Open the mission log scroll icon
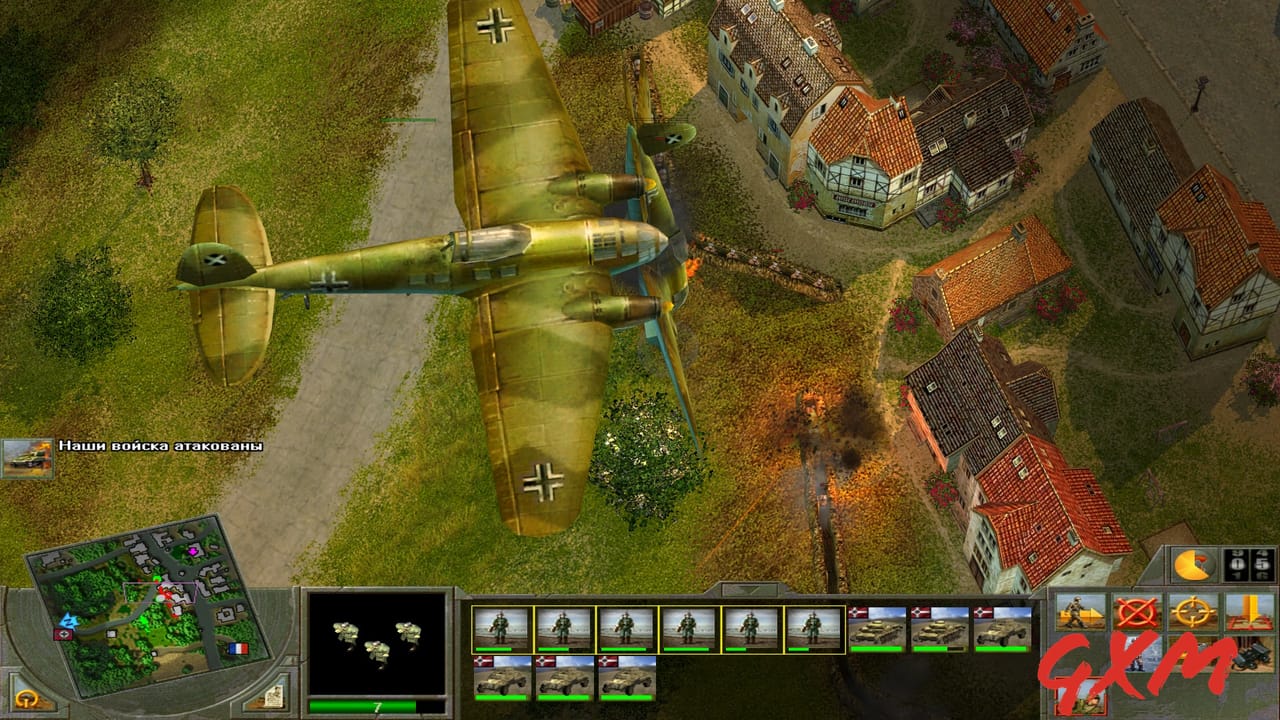This screenshot has width=1280, height=720. click(272, 698)
